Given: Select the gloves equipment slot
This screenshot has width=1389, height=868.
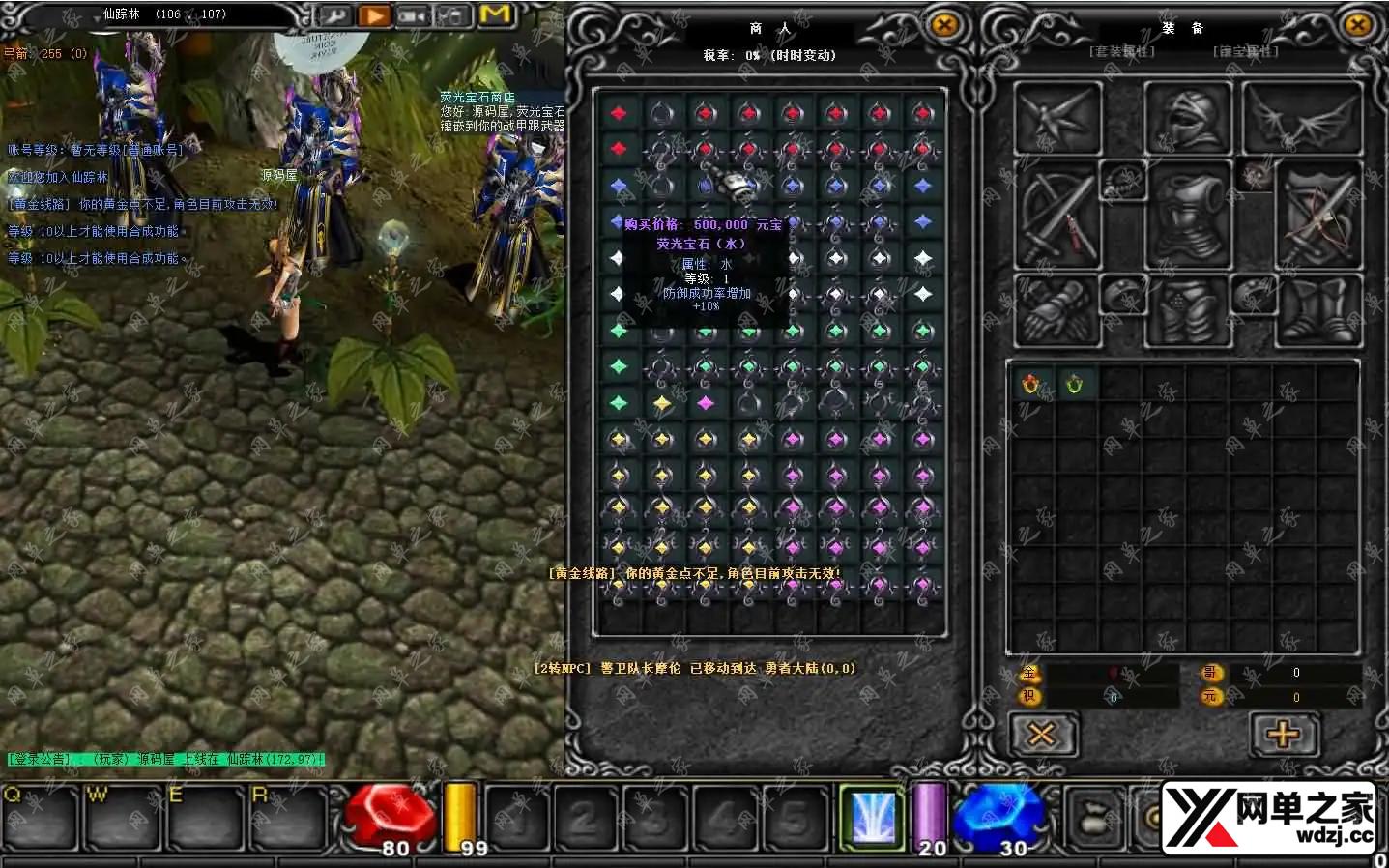Looking at the screenshot, I should (x=1057, y=310).
